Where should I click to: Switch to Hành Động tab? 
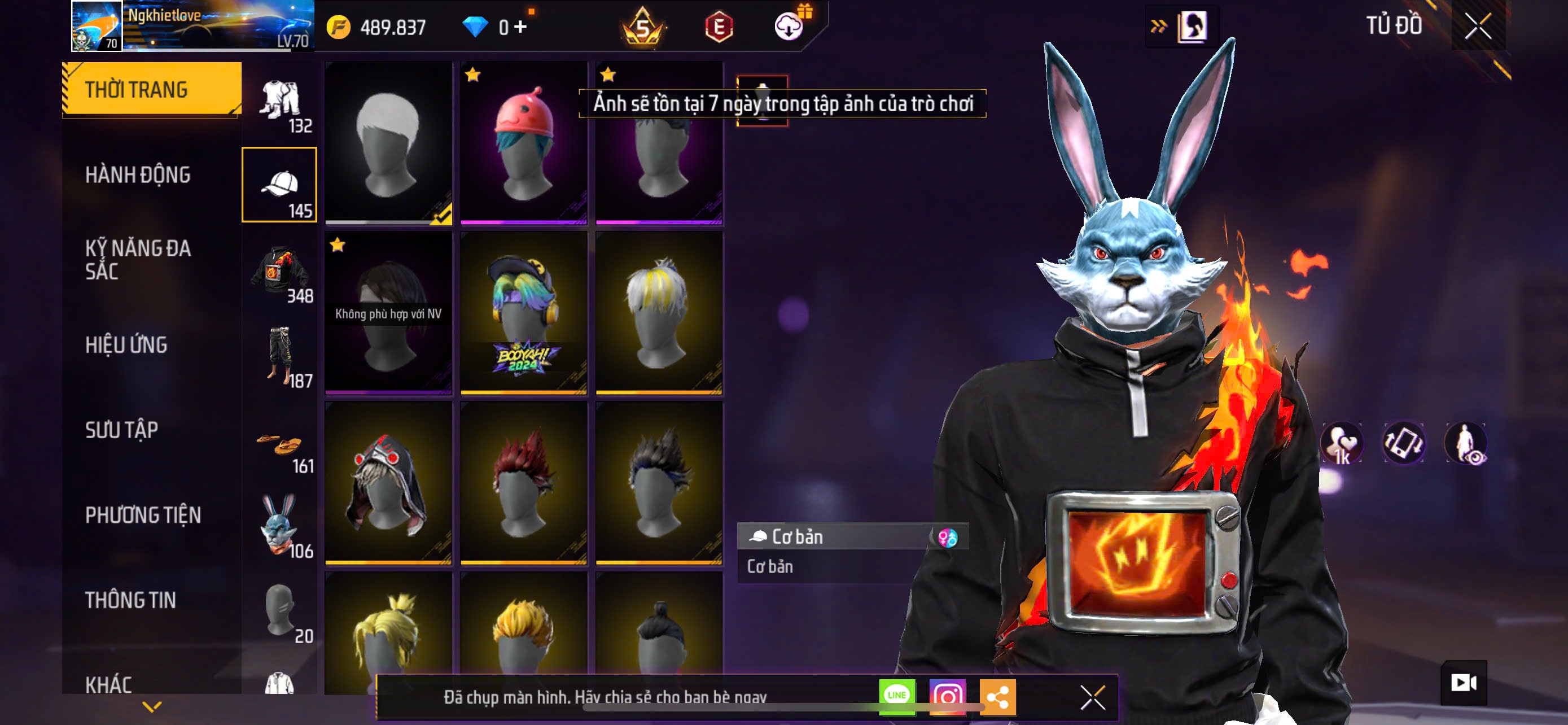(138, 174)
